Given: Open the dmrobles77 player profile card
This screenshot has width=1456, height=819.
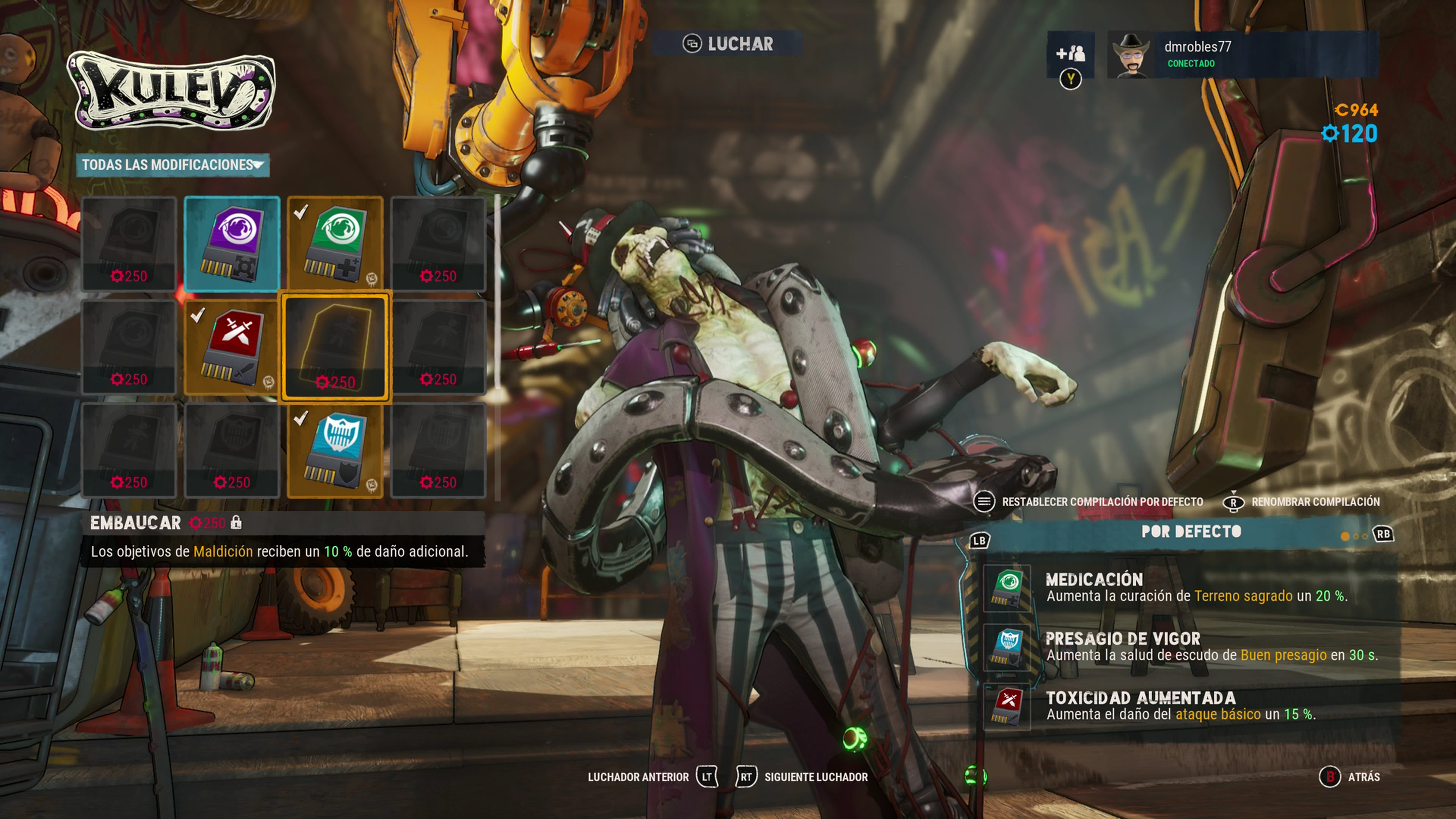Looking at the screenshot, I should pos(1243,54).
